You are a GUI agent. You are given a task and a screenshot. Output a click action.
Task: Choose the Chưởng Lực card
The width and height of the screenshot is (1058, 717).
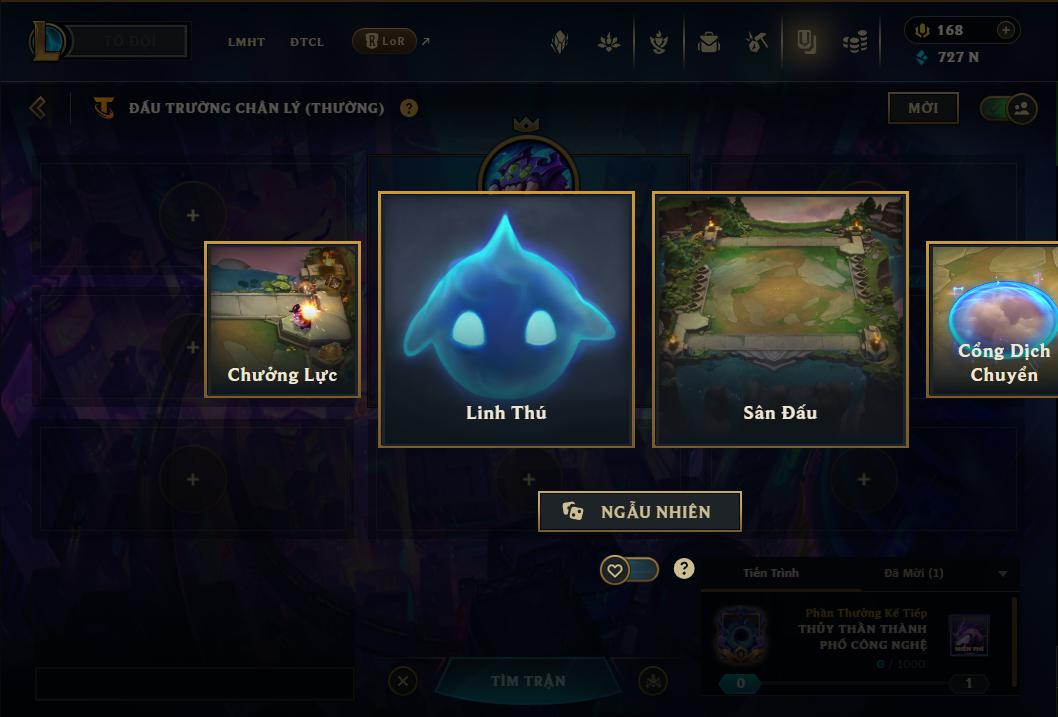click(282, 319)
